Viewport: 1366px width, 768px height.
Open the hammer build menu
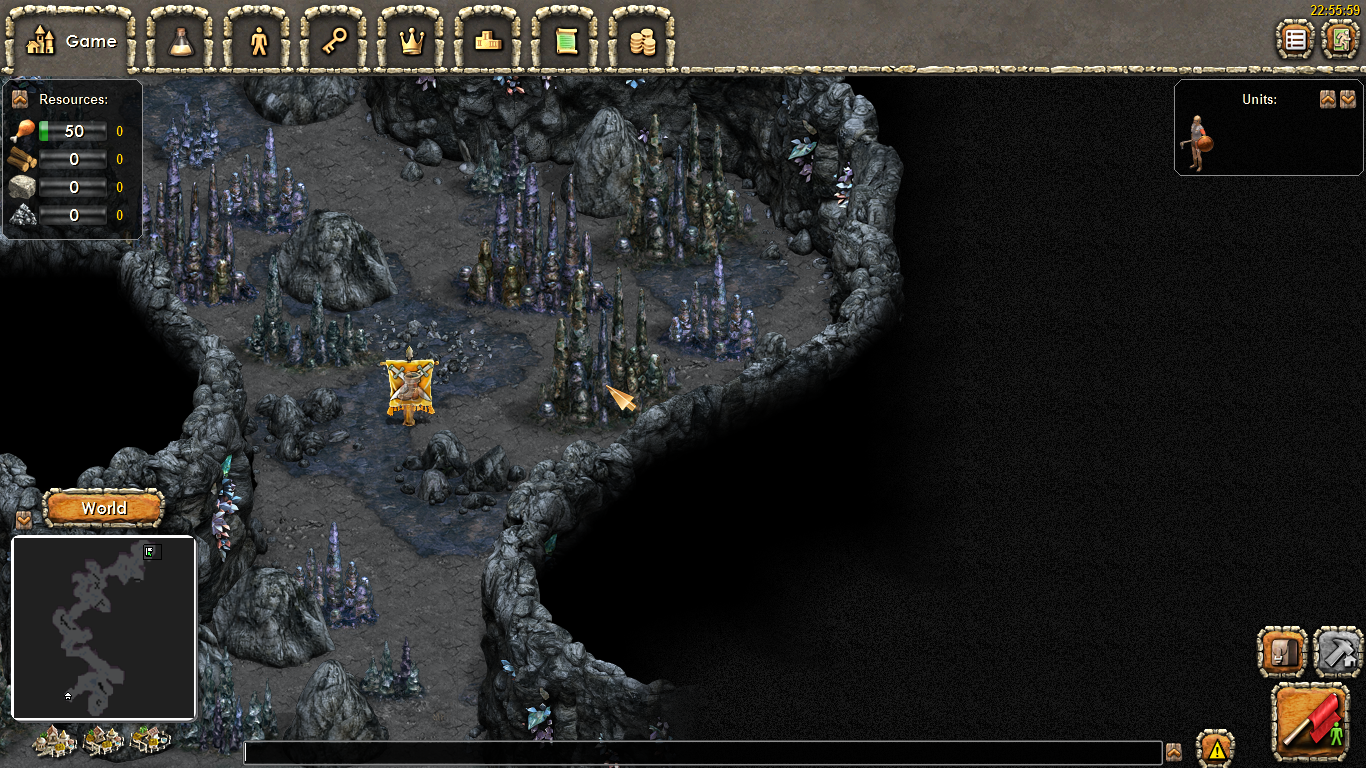point(1338,653)
